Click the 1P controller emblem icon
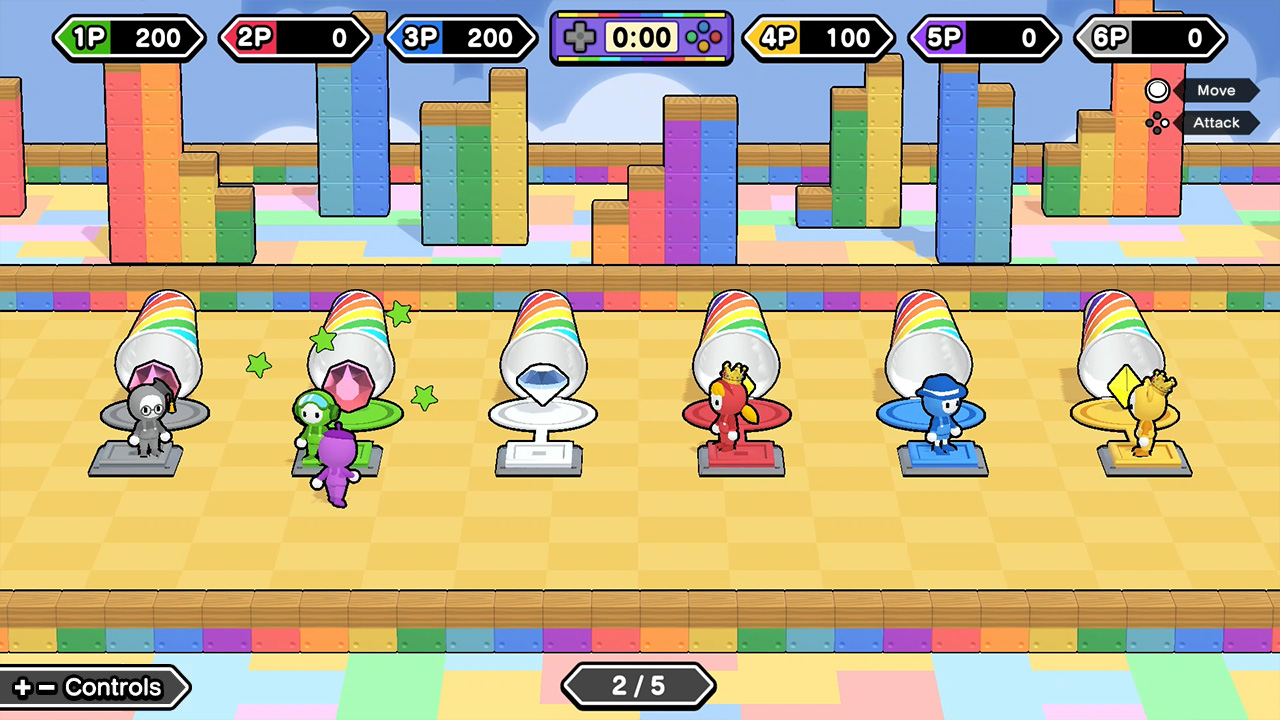1280x720 pixels. pyautogui.click(x=88, y=37)
